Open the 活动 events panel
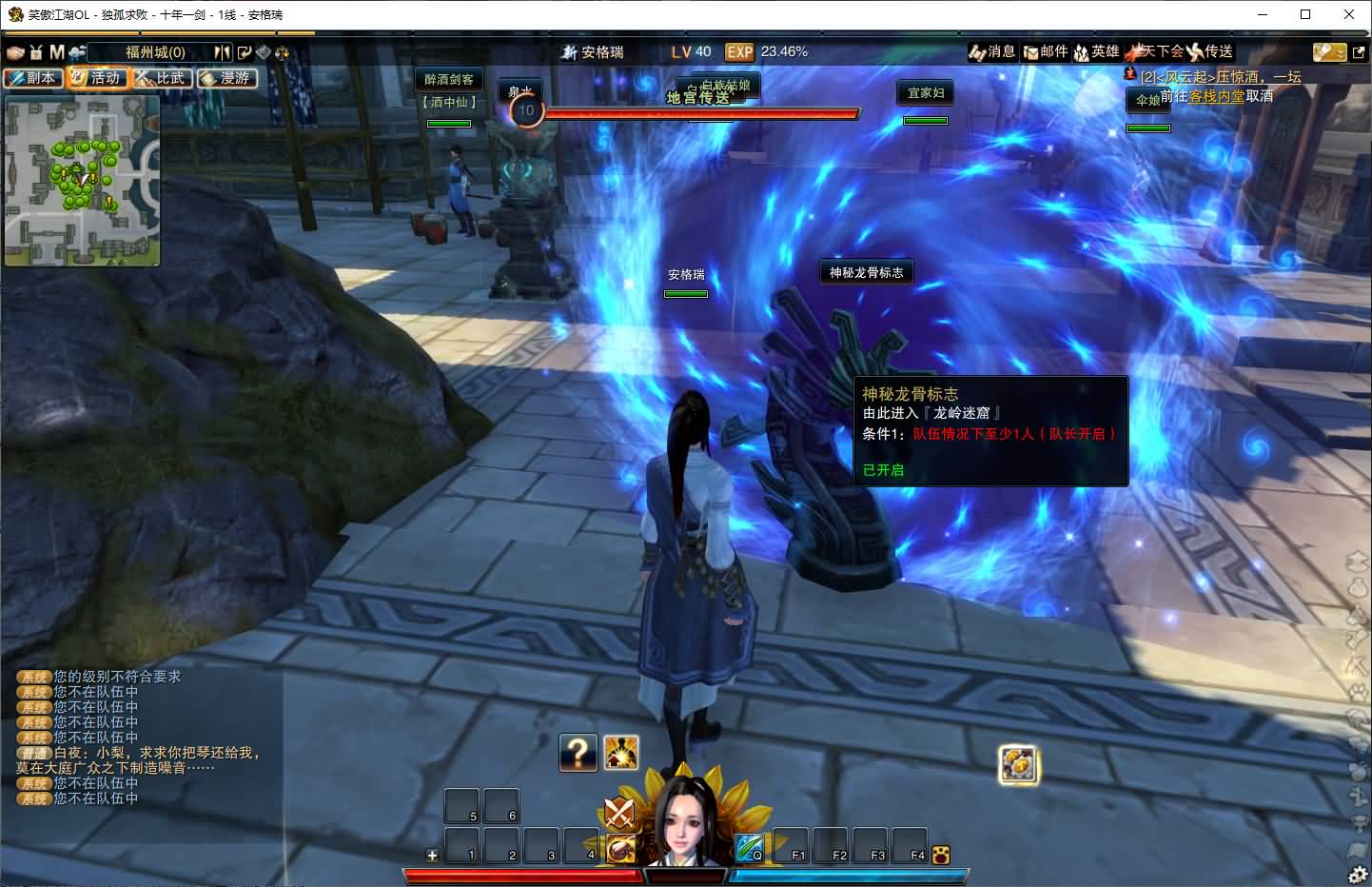This screenshot has height=887, width=1372. (98, 78)
